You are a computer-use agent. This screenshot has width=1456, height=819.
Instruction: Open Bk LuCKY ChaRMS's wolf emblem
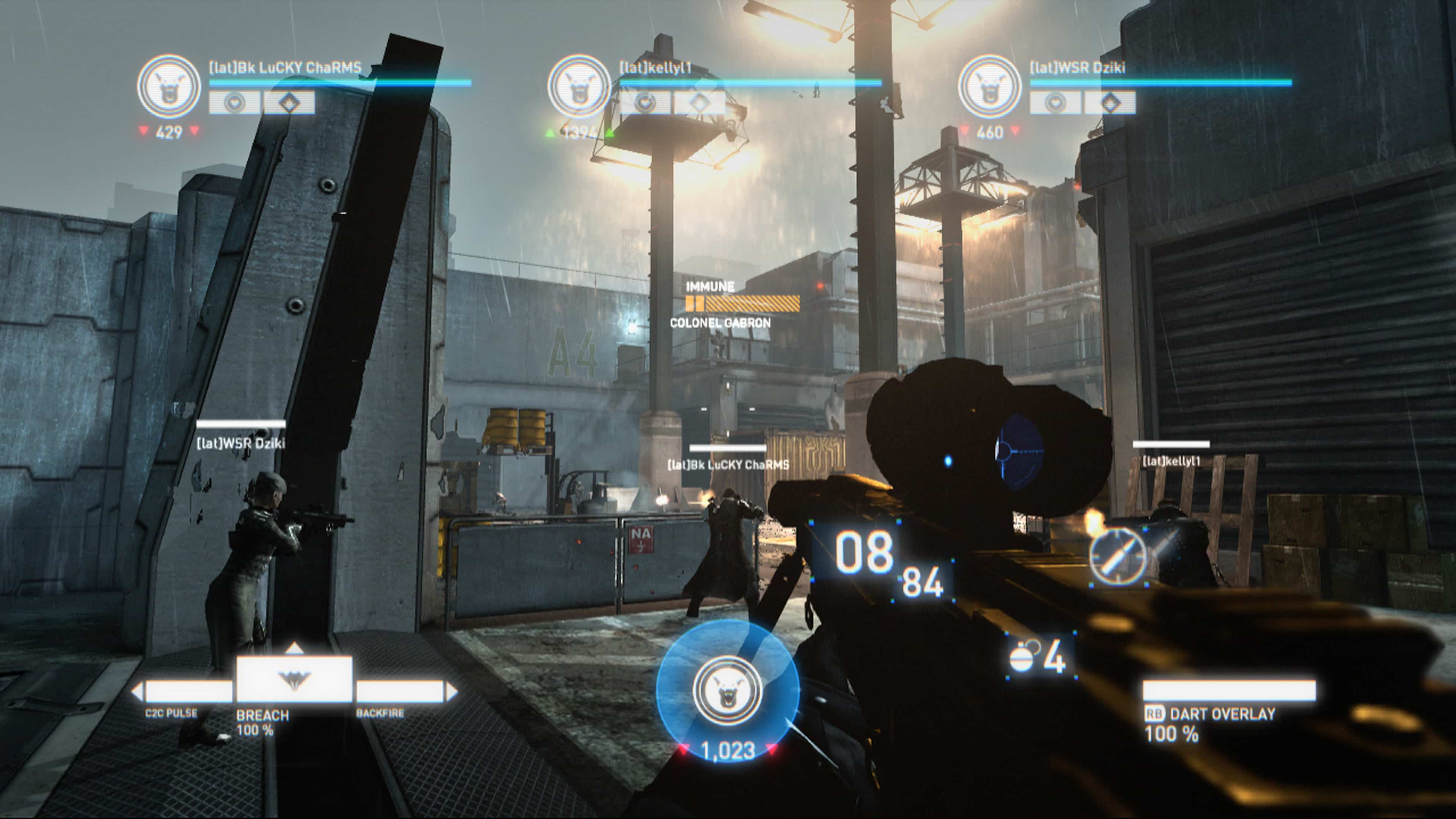(169, 86)
